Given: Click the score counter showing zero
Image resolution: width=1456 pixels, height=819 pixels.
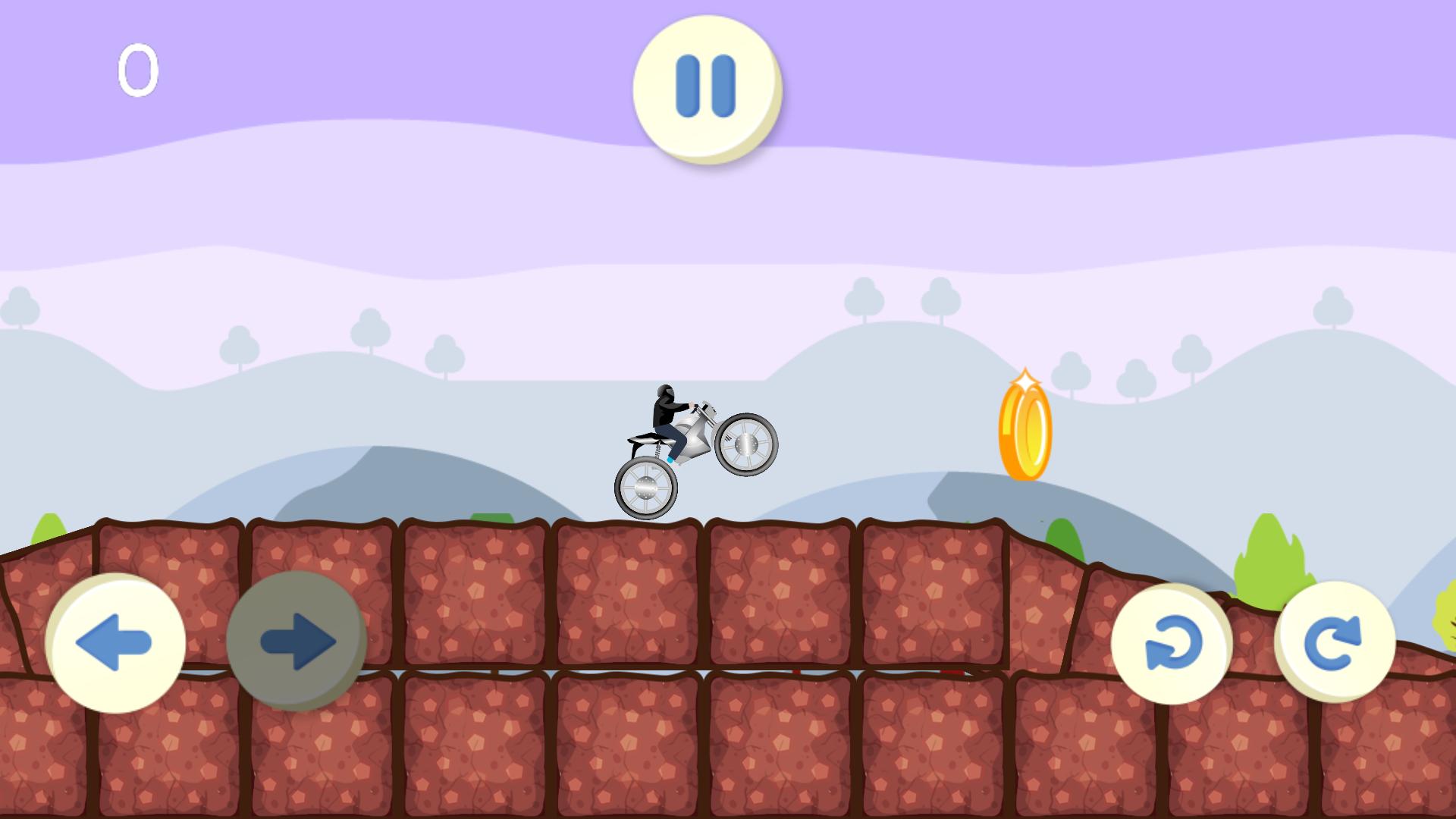Looking at the screenshot, I should tap(139, 71).
